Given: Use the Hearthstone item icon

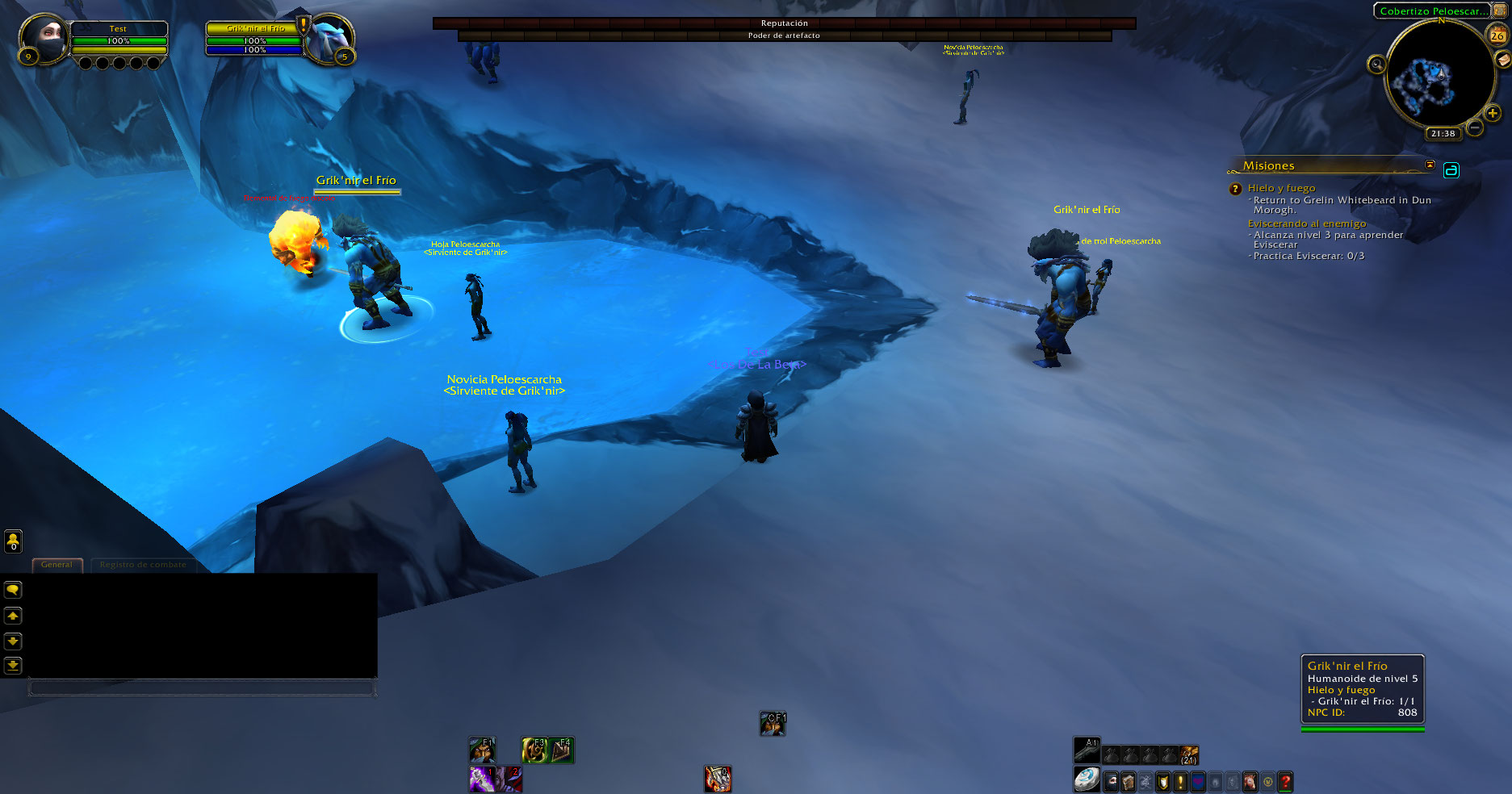Looking at the screenshot, I should (x=1086, y=779).
